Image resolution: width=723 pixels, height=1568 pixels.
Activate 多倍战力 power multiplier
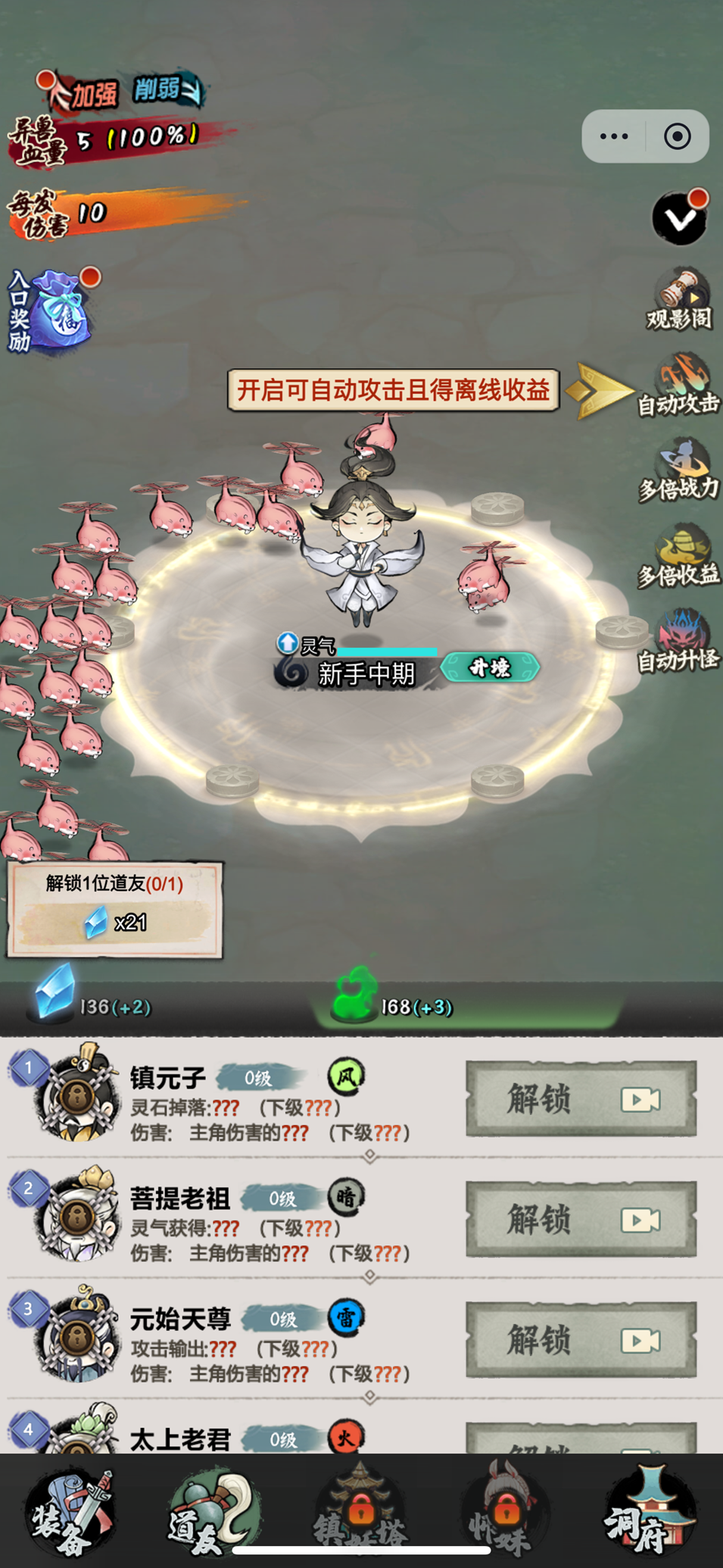(678, 471)
